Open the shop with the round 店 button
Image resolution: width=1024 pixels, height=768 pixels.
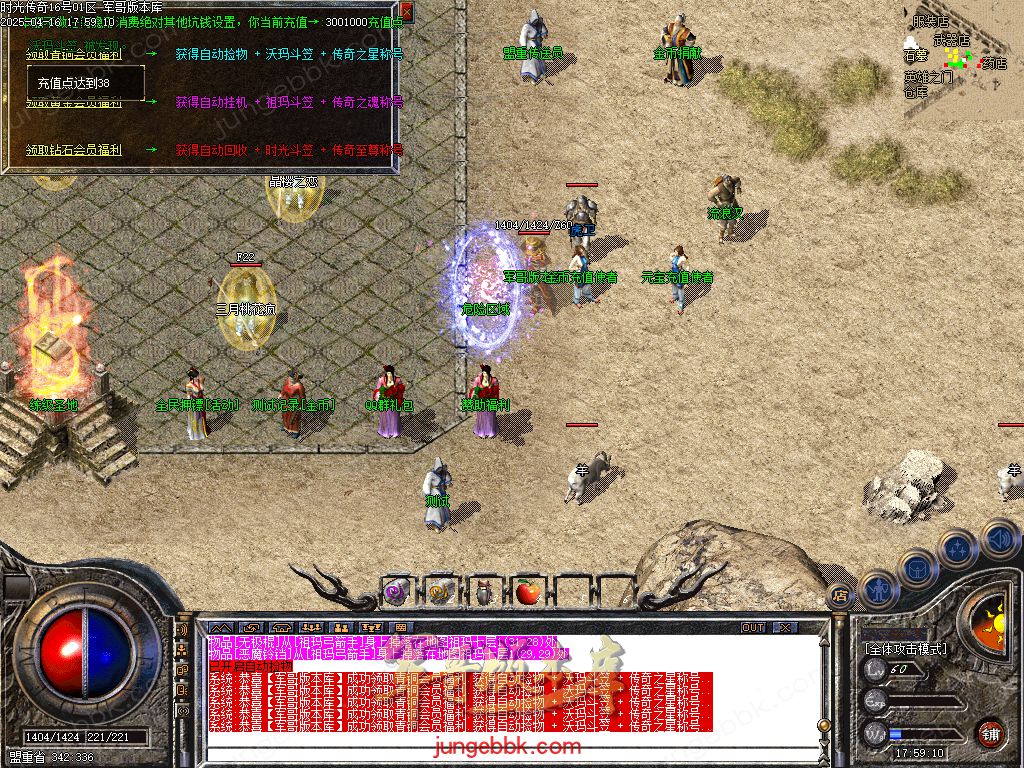840,596
